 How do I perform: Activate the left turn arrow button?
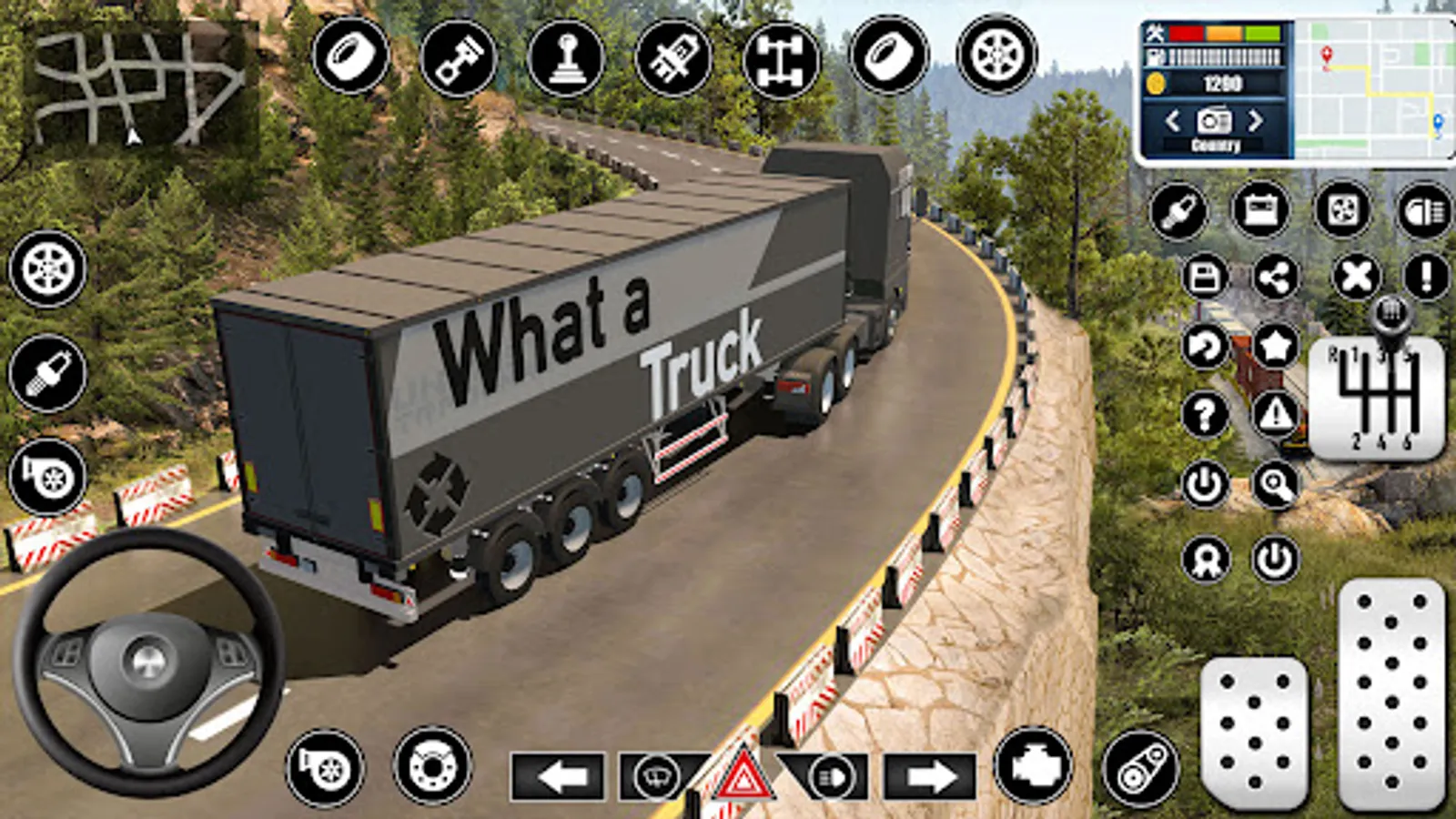click(558, 778)
